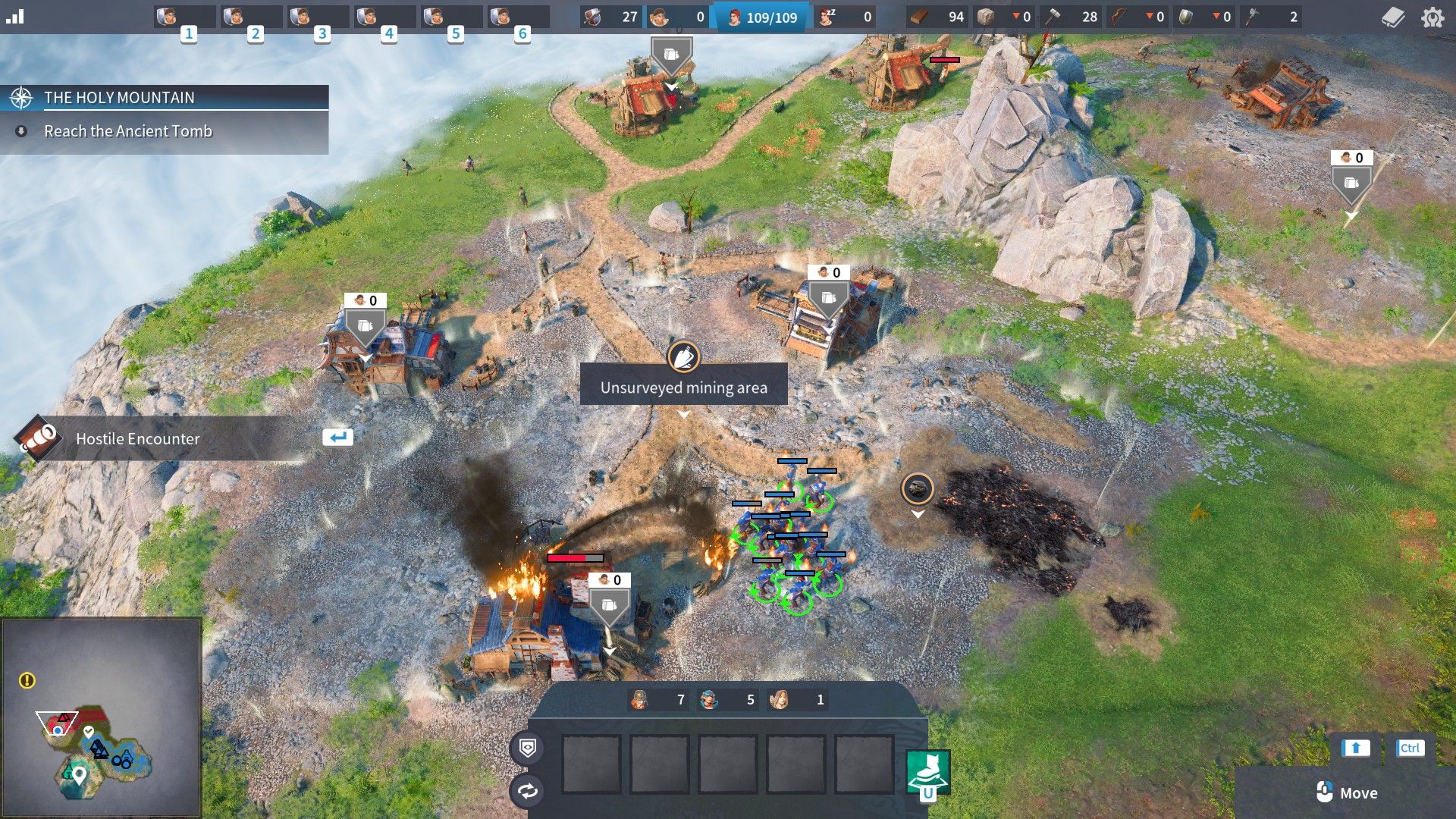Open the Hostile Encounter notification
This screenshot has height=819, width=1456.
point(137,438)
